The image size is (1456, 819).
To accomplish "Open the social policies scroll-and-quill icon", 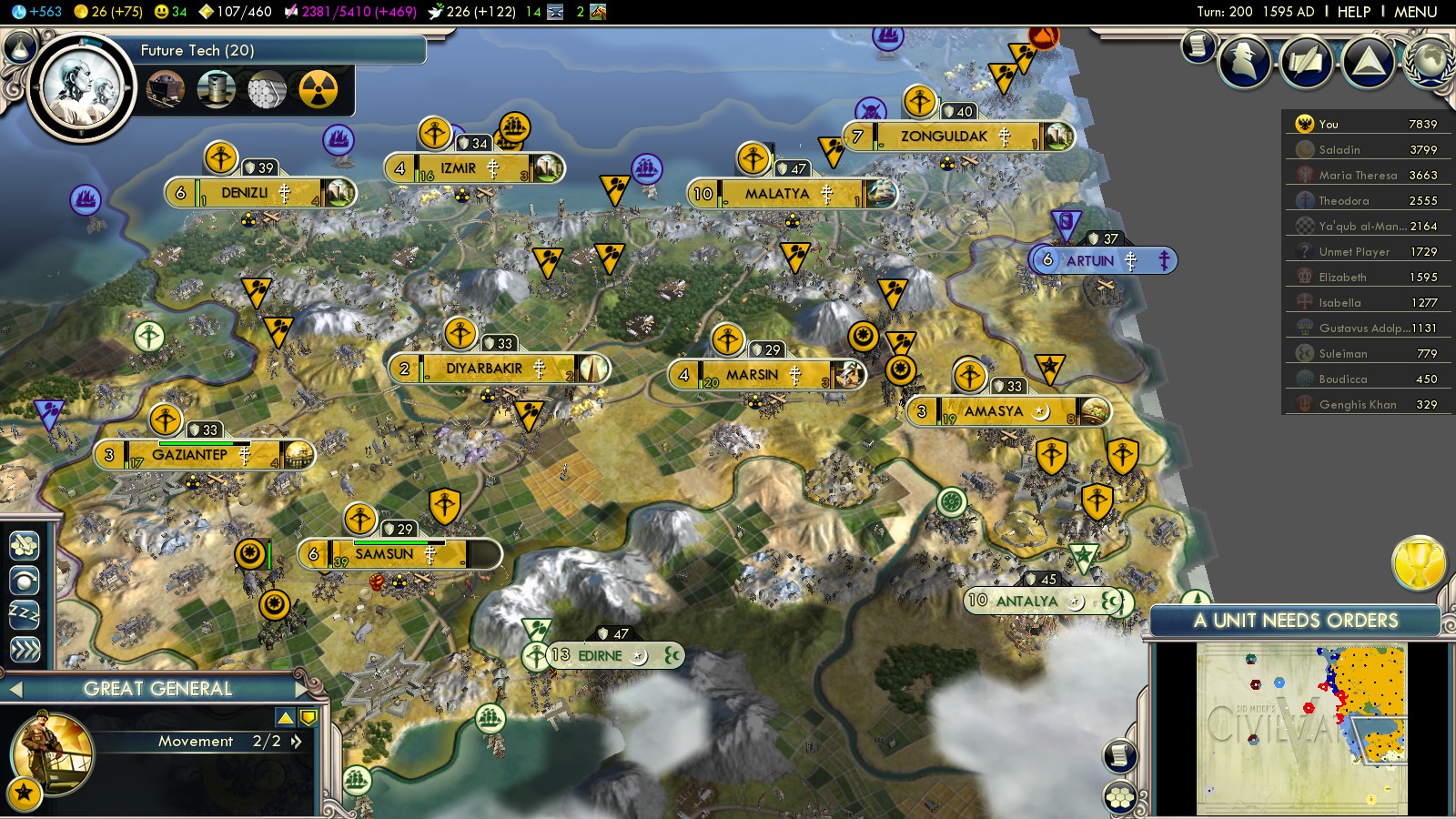I will [x=1306, y=62].
